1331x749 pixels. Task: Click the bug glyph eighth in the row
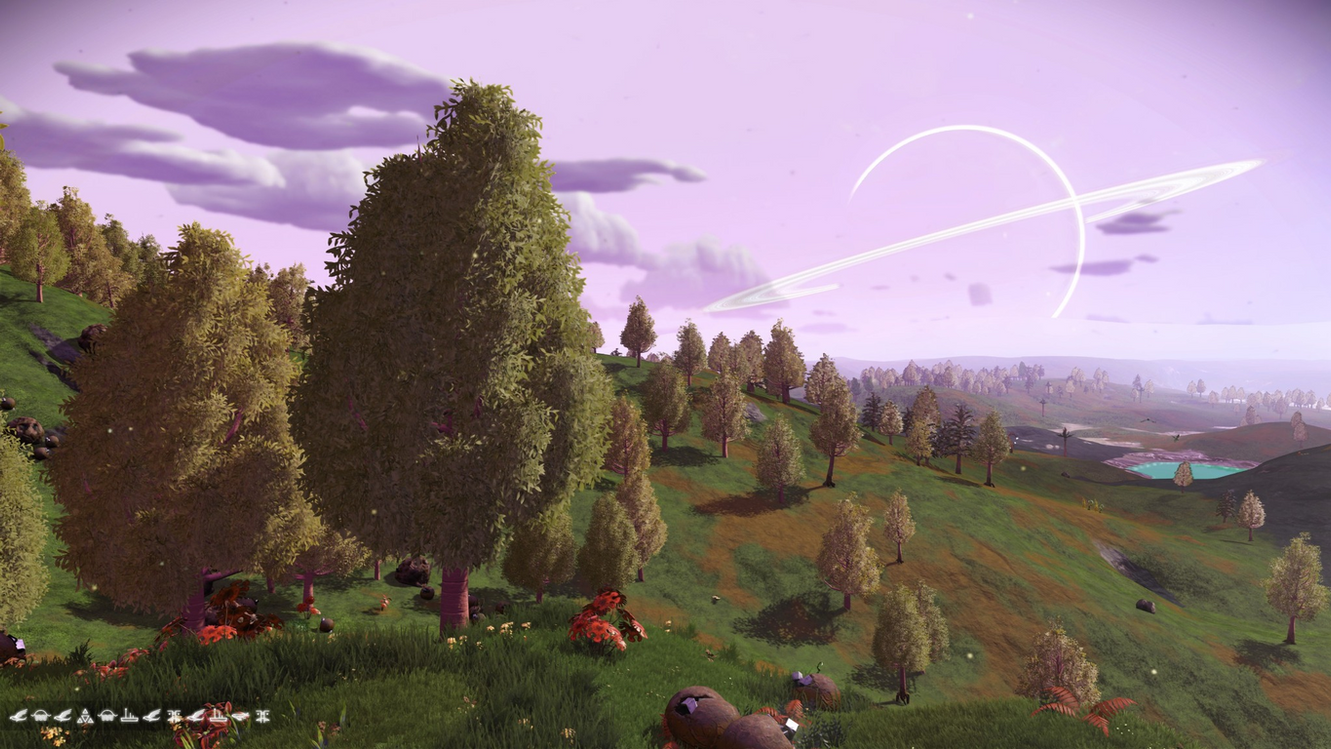[x=175, y=716]
